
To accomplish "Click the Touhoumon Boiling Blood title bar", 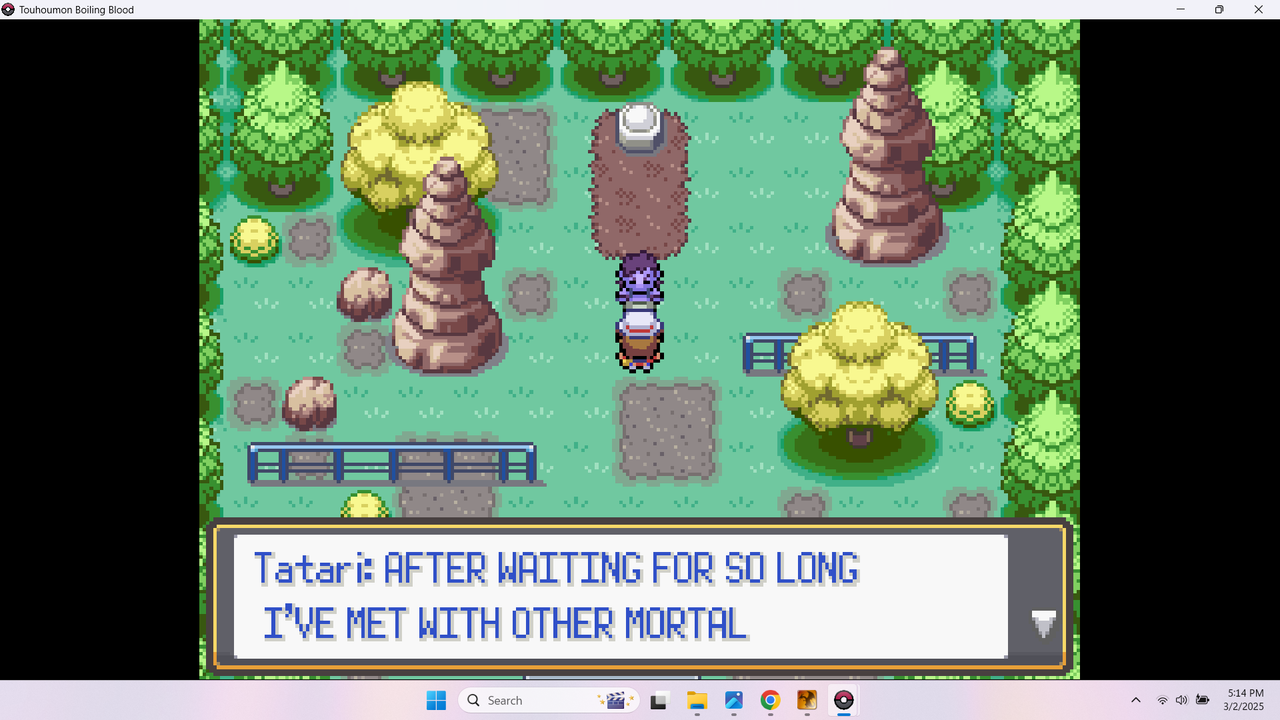I will click(70, 10).
